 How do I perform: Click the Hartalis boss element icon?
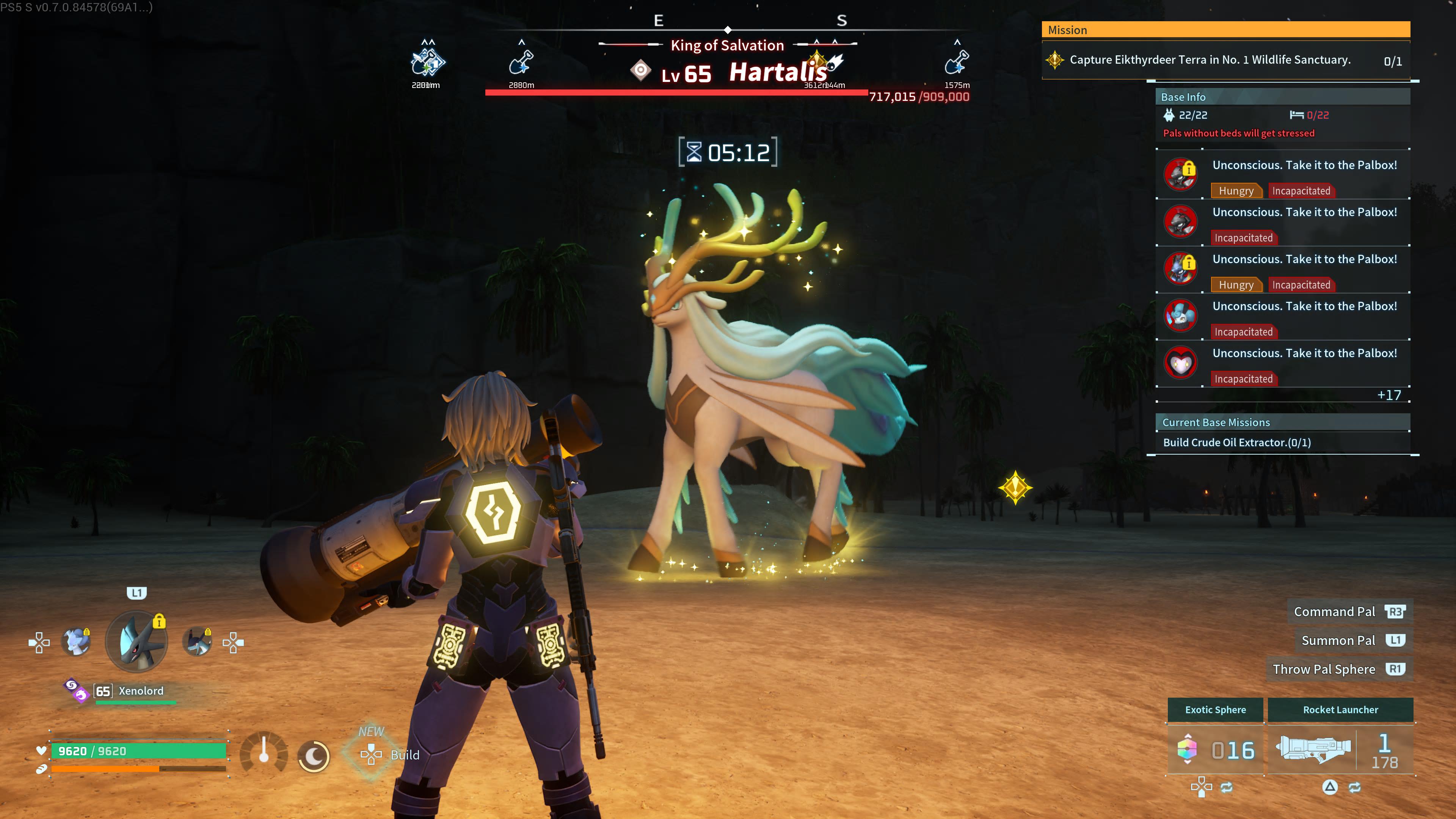pyautogui.click(x=640, y=71)
